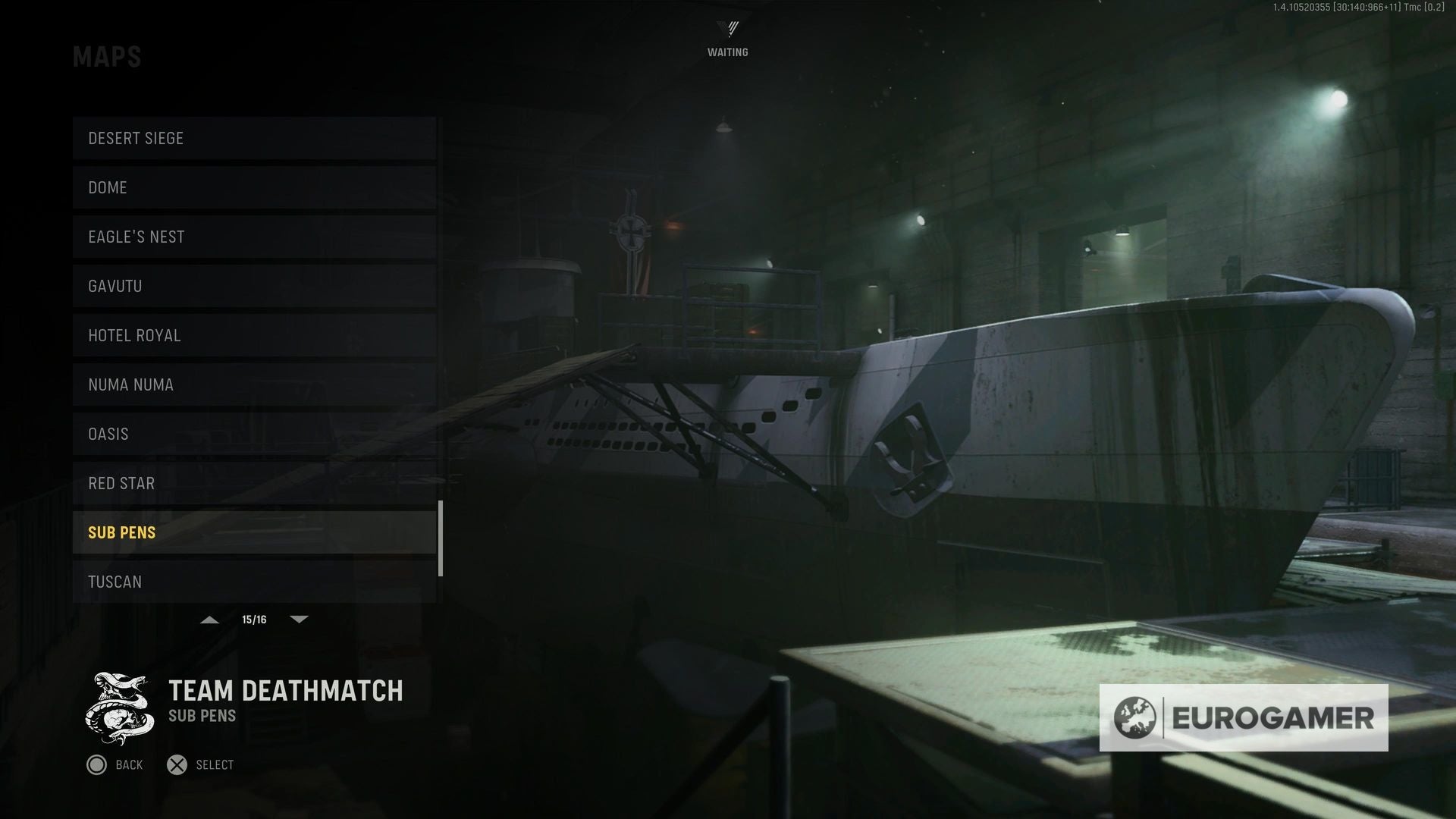This screenshot has height=819, width=1456.
Task: Select the Red Star map
Action: (x=254, y=483)
